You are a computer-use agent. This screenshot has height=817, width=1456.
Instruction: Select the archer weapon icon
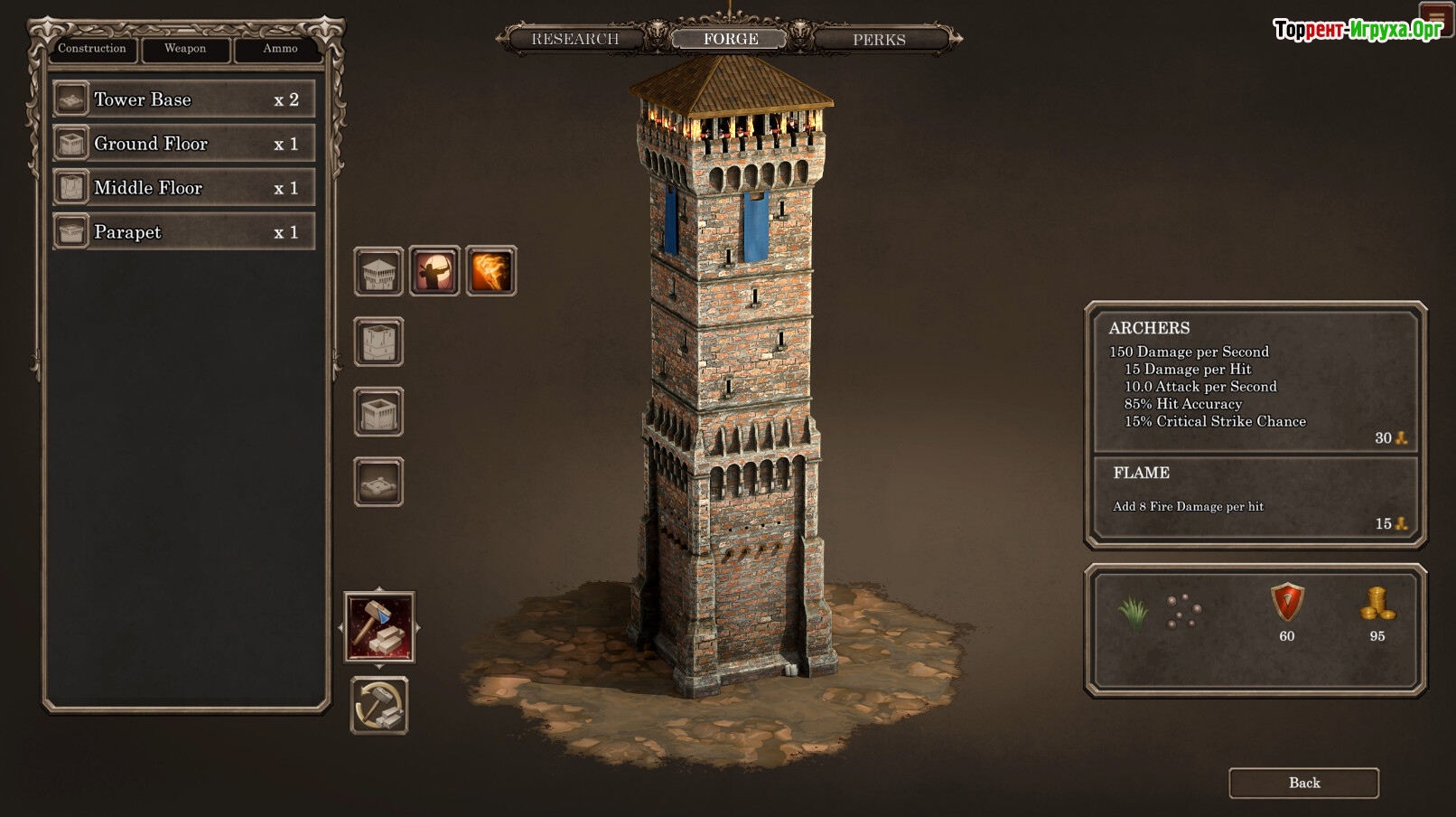[x=434, y=271]
